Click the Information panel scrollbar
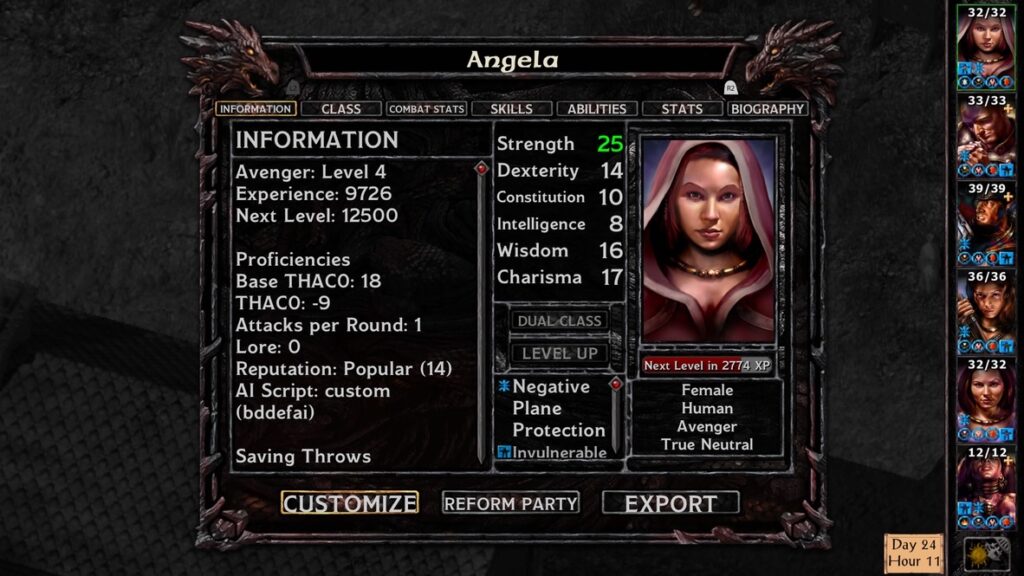Viewport: 1024px width, 576px height. [x=481, y=310]
